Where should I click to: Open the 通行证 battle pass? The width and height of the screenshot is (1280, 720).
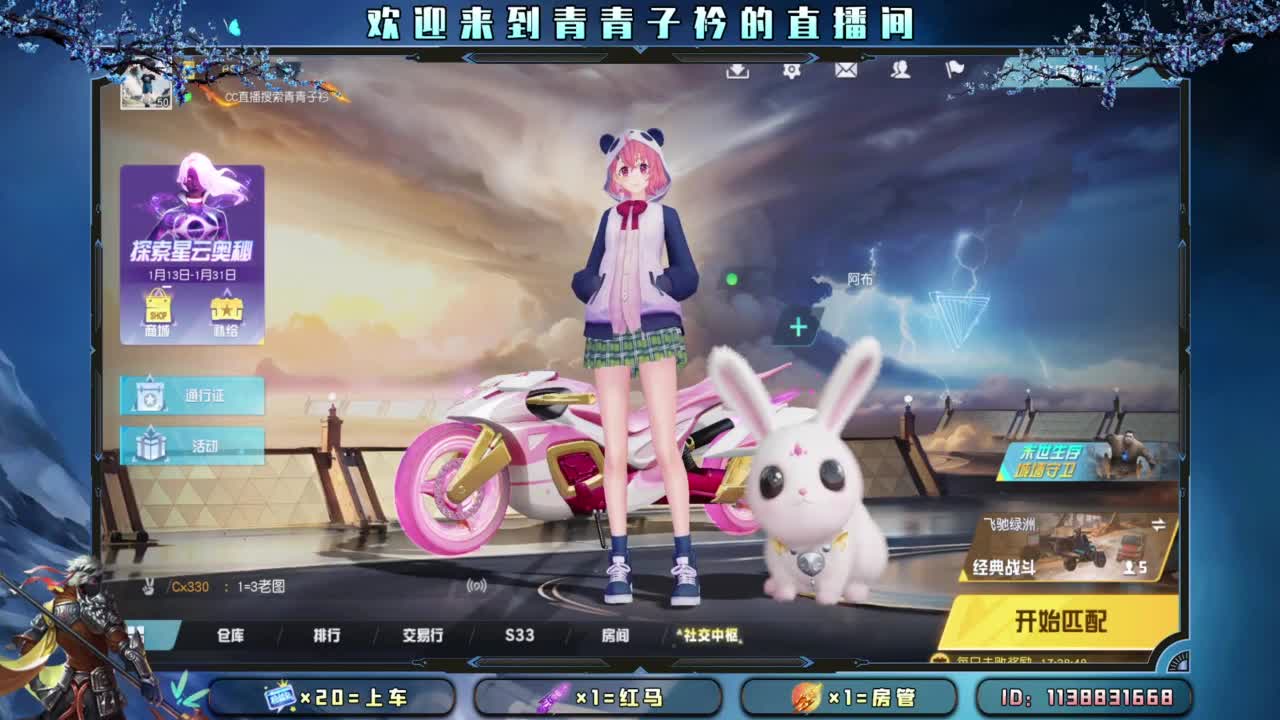(193, 397)
